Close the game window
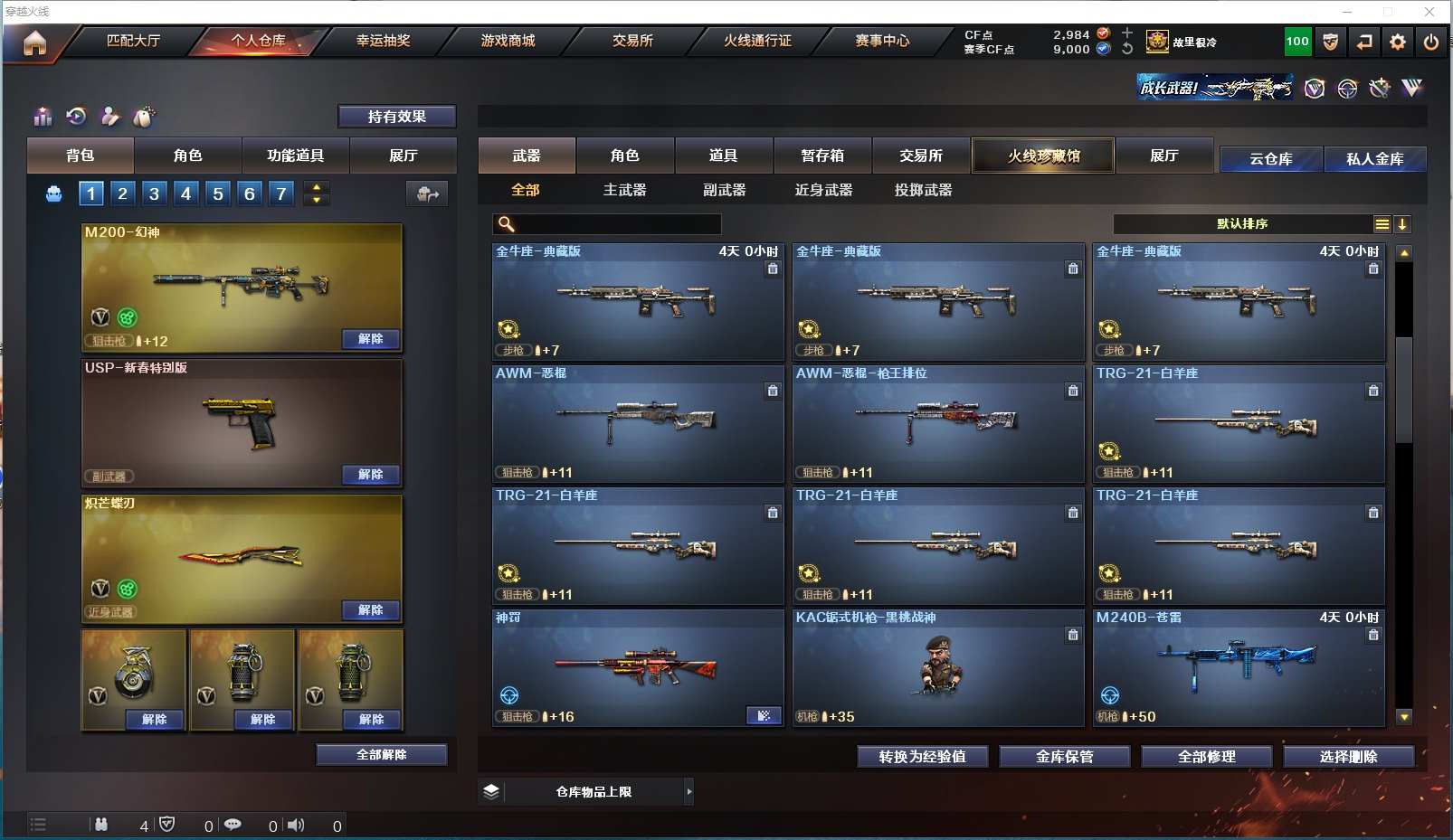This screenshot has height=840, width=1453. click(x=1429, y=12)
